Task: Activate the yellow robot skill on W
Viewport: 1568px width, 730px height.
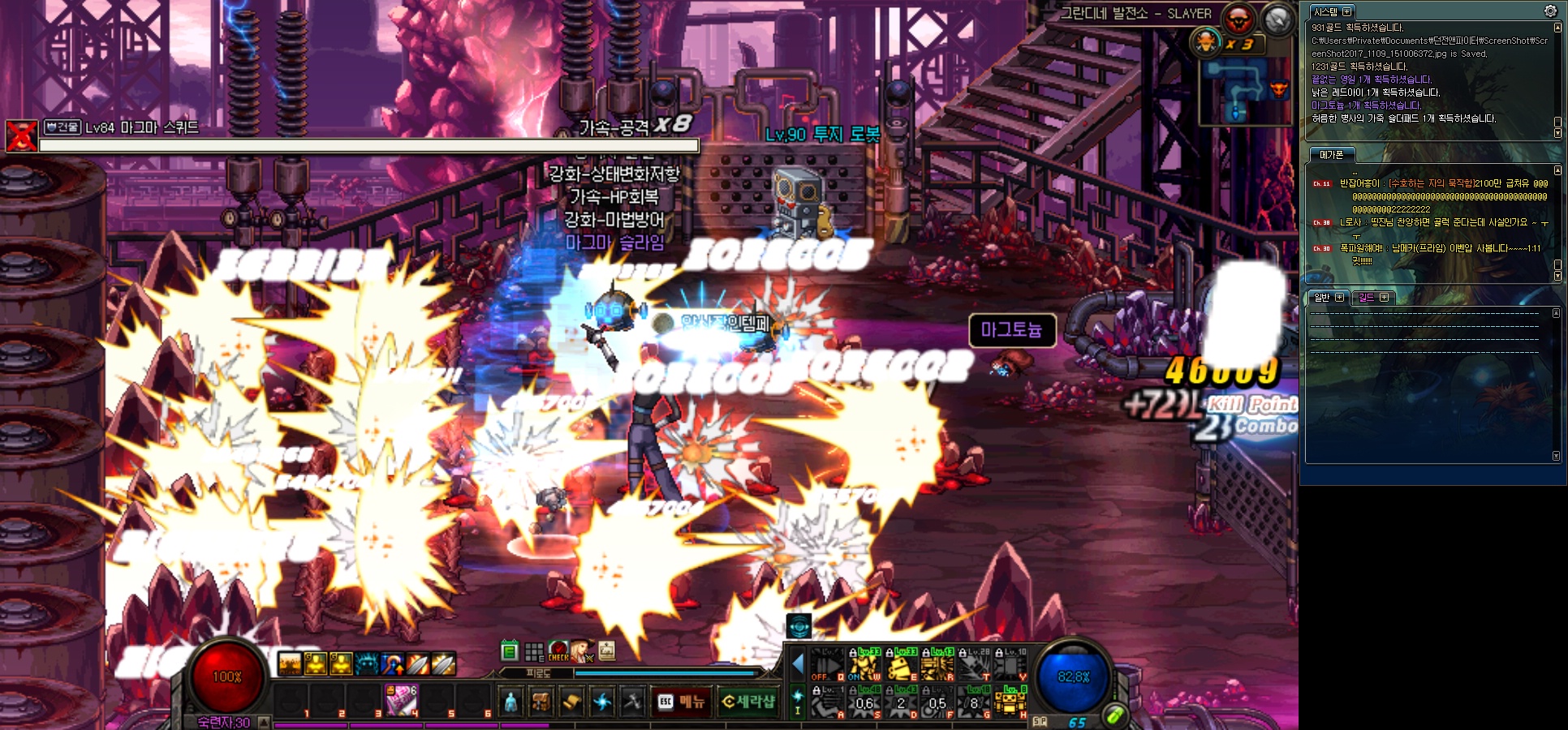Action: click(864, 665)
